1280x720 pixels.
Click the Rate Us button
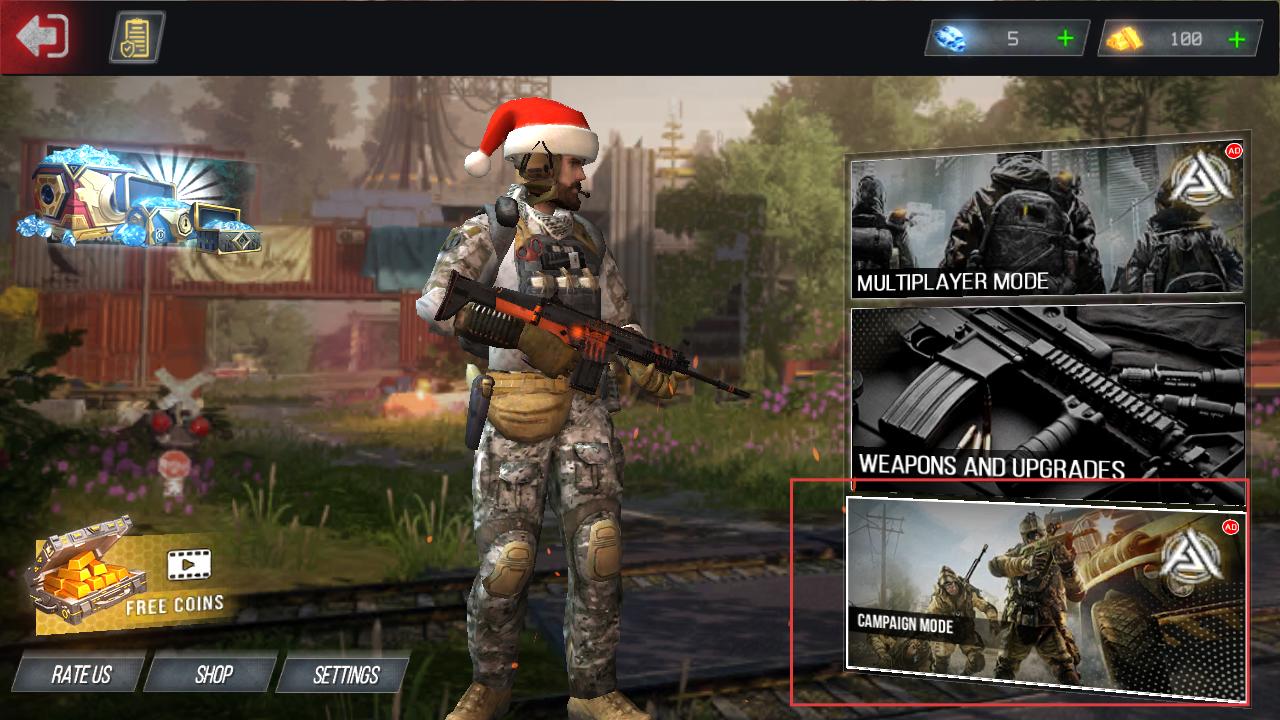point(80,675)
